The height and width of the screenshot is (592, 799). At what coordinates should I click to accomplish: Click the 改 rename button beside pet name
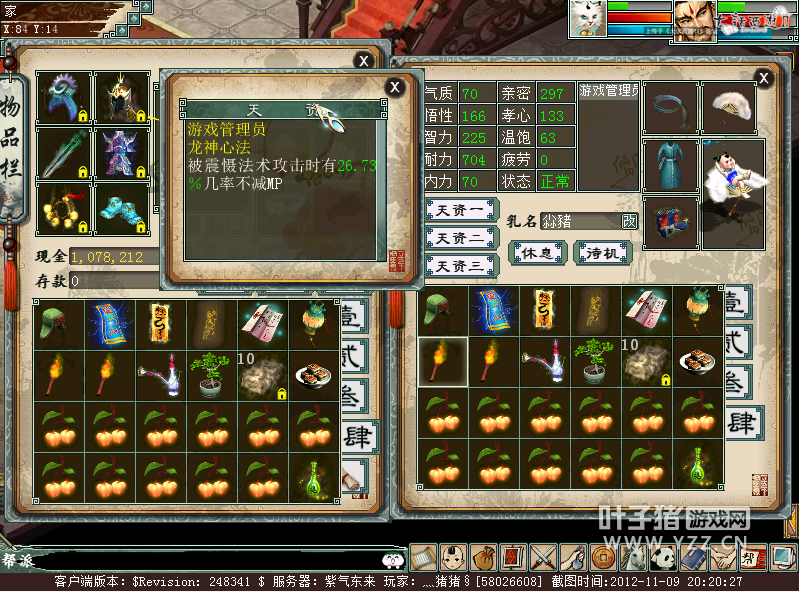(x=629, y=221)
